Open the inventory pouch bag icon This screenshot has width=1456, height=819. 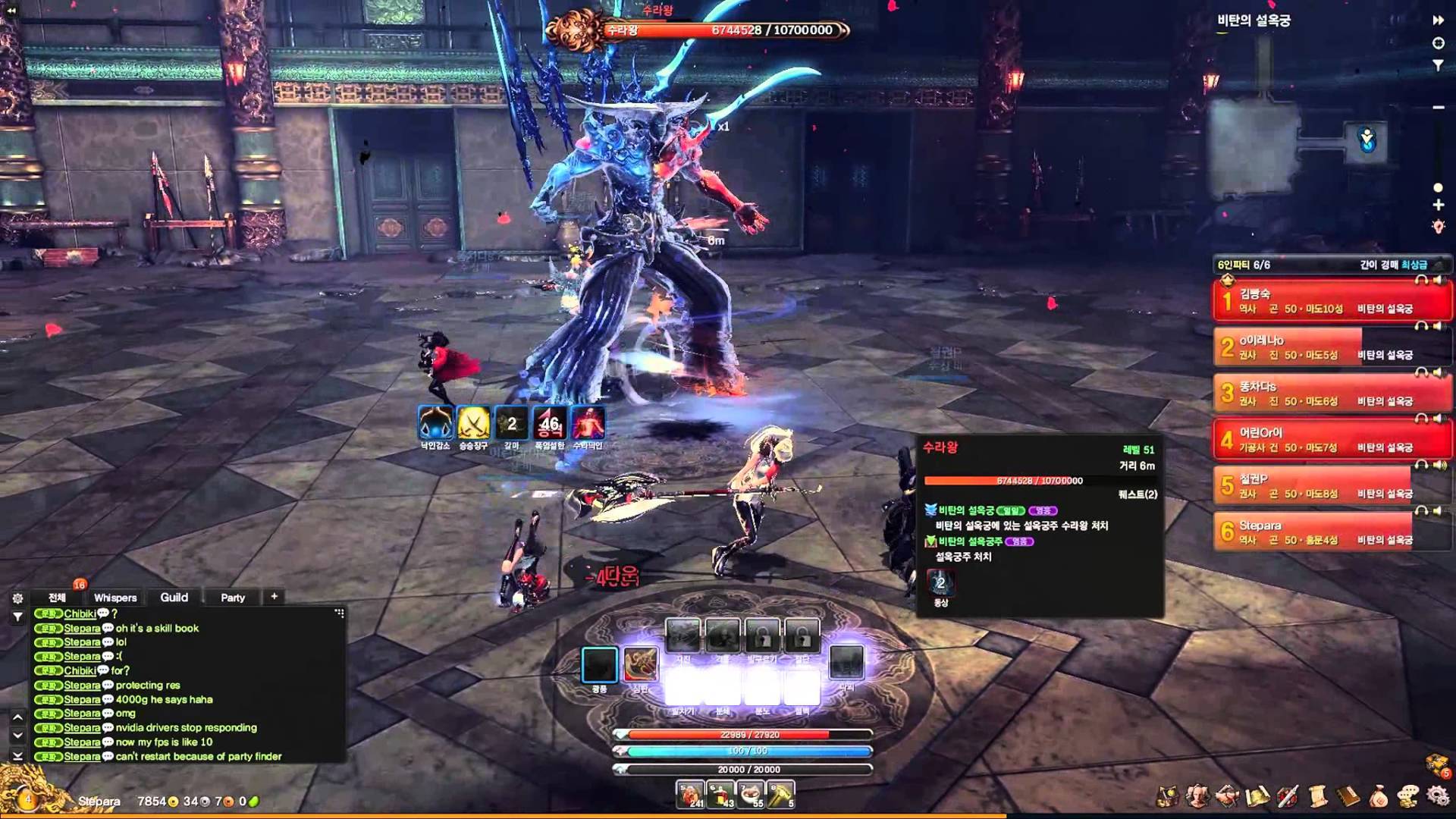coord(1379,796)
